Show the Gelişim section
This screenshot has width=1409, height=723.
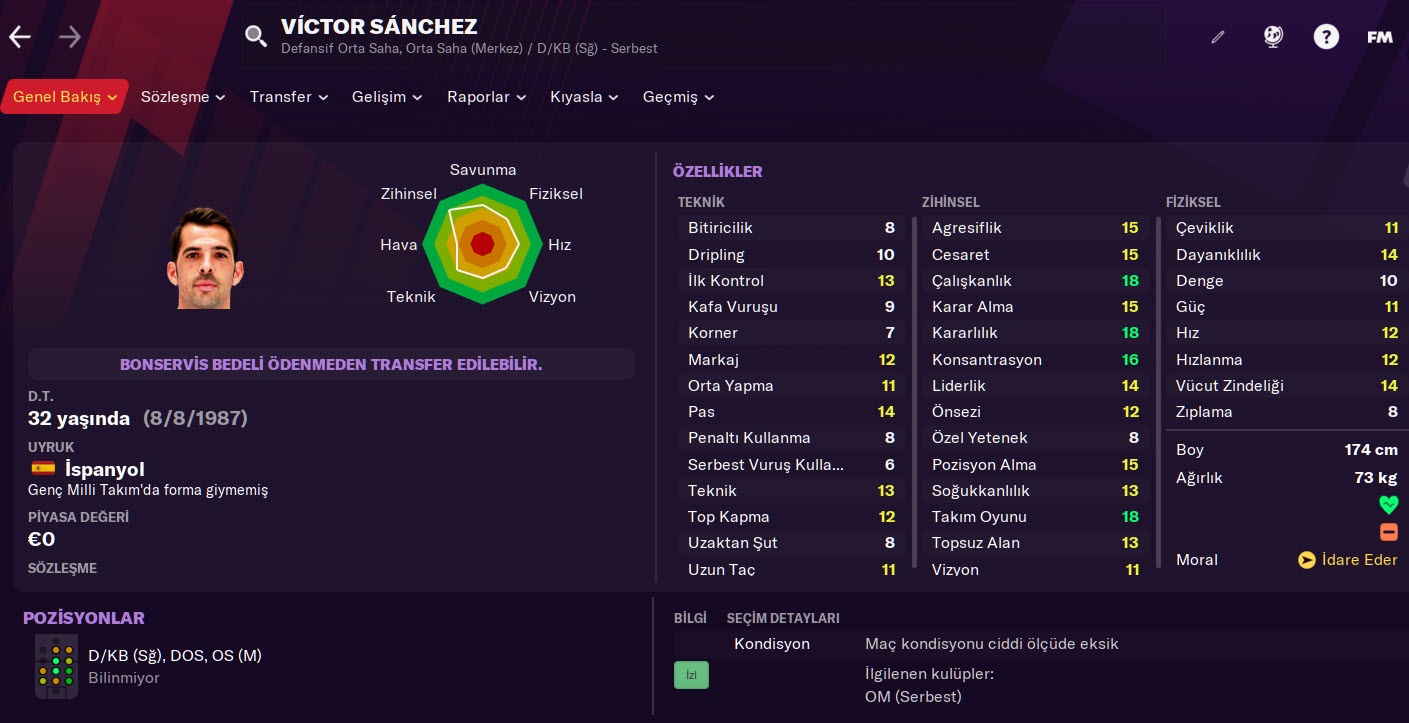[387, 97]
